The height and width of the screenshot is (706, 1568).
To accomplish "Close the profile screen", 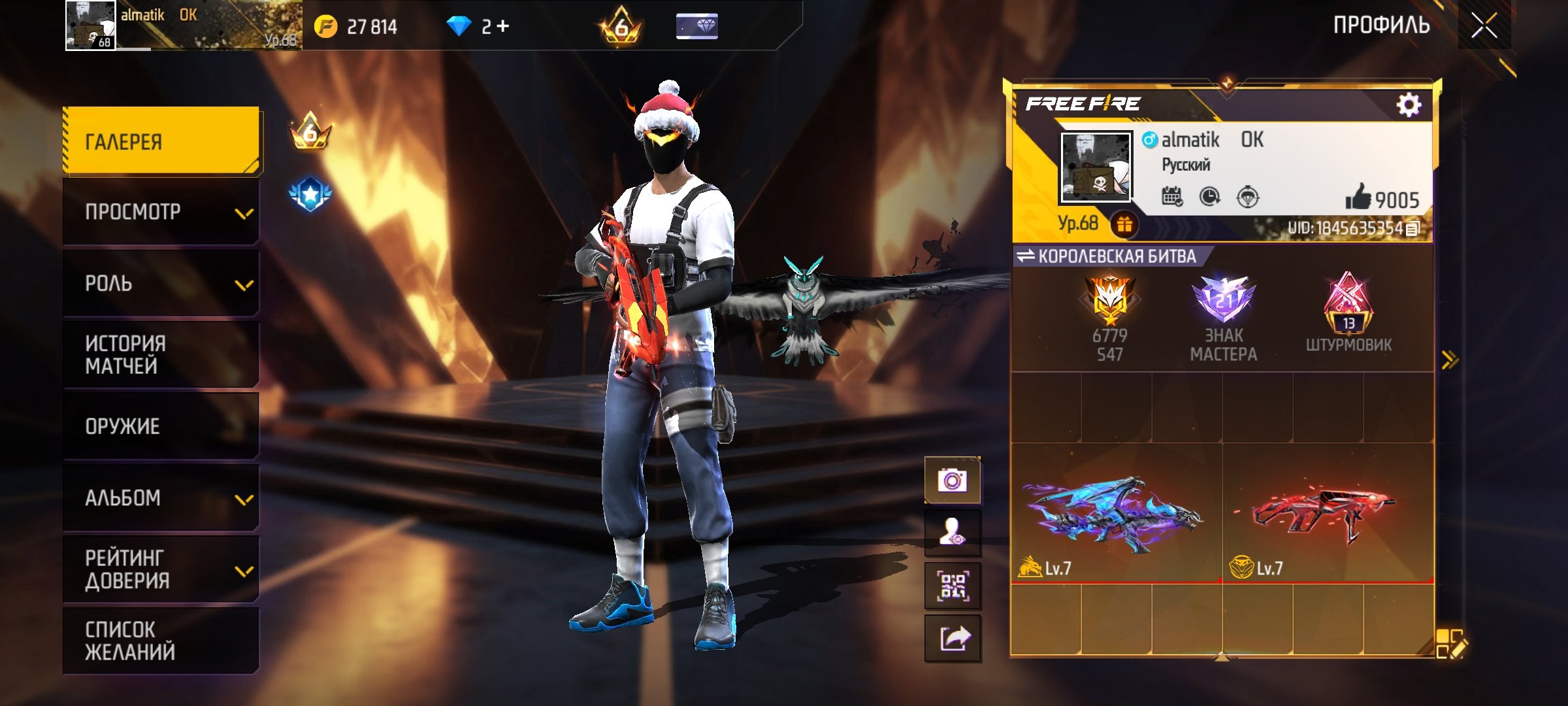I will click(x=1484, y=27).
